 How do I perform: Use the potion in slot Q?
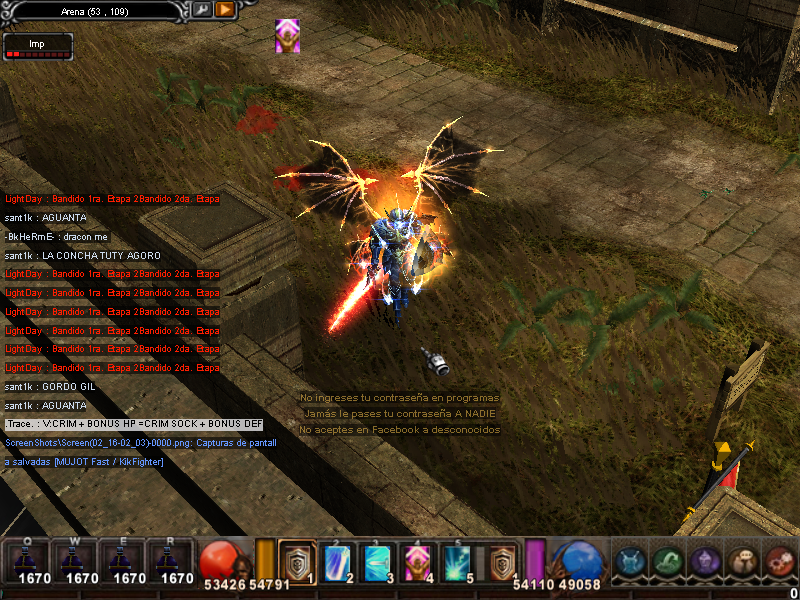(x=34, y=560)
